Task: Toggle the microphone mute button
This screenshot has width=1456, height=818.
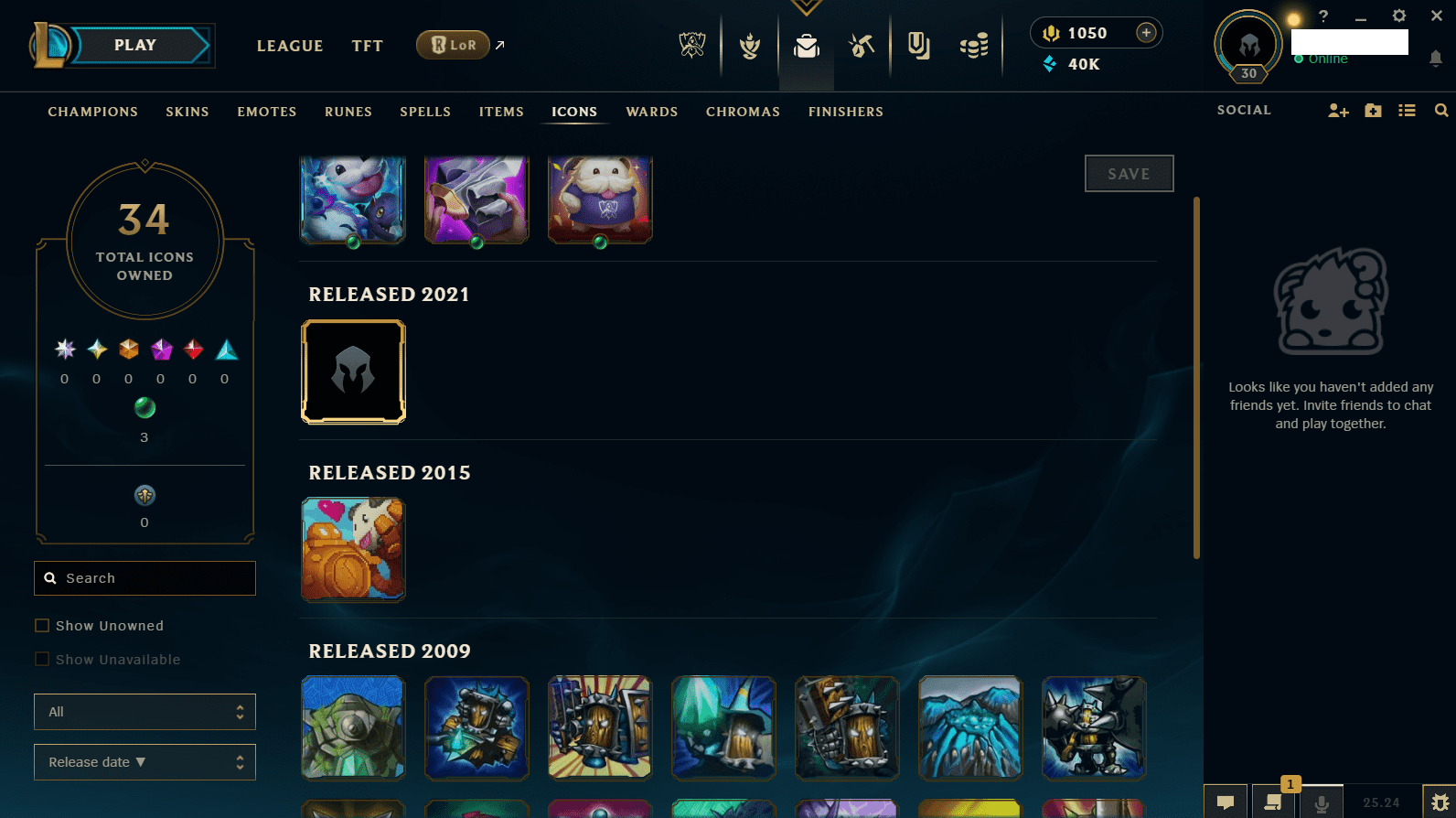Action: [x=1322, y=802]
